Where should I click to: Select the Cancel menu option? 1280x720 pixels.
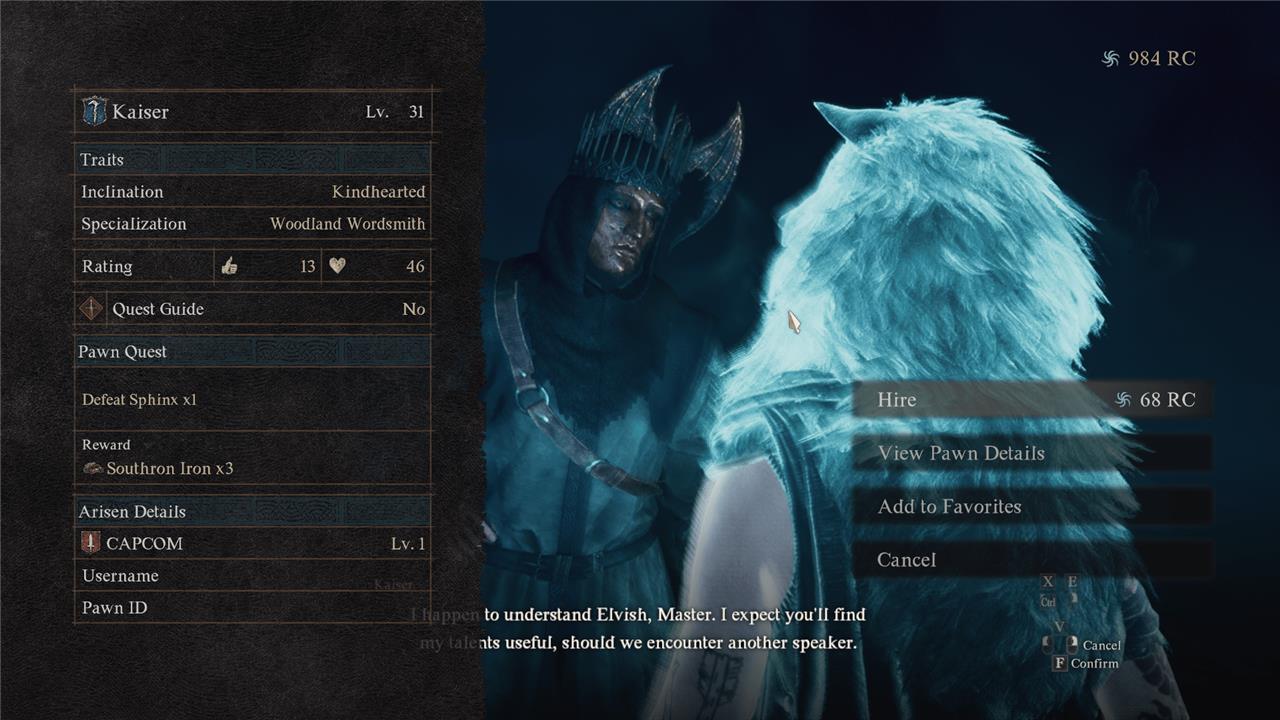(x=1030, y=560)
